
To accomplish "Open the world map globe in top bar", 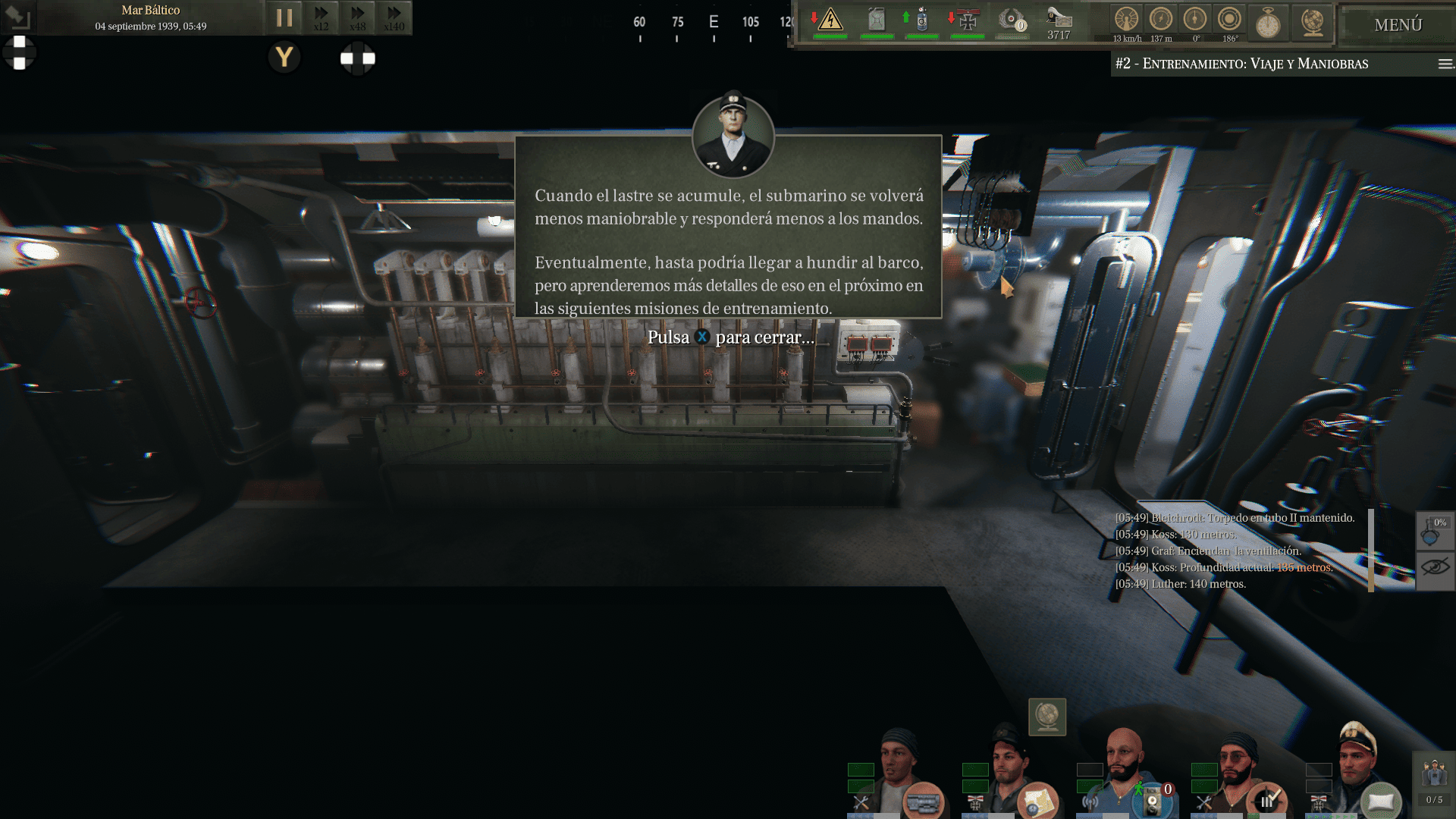I will [x=1312, y=21].
